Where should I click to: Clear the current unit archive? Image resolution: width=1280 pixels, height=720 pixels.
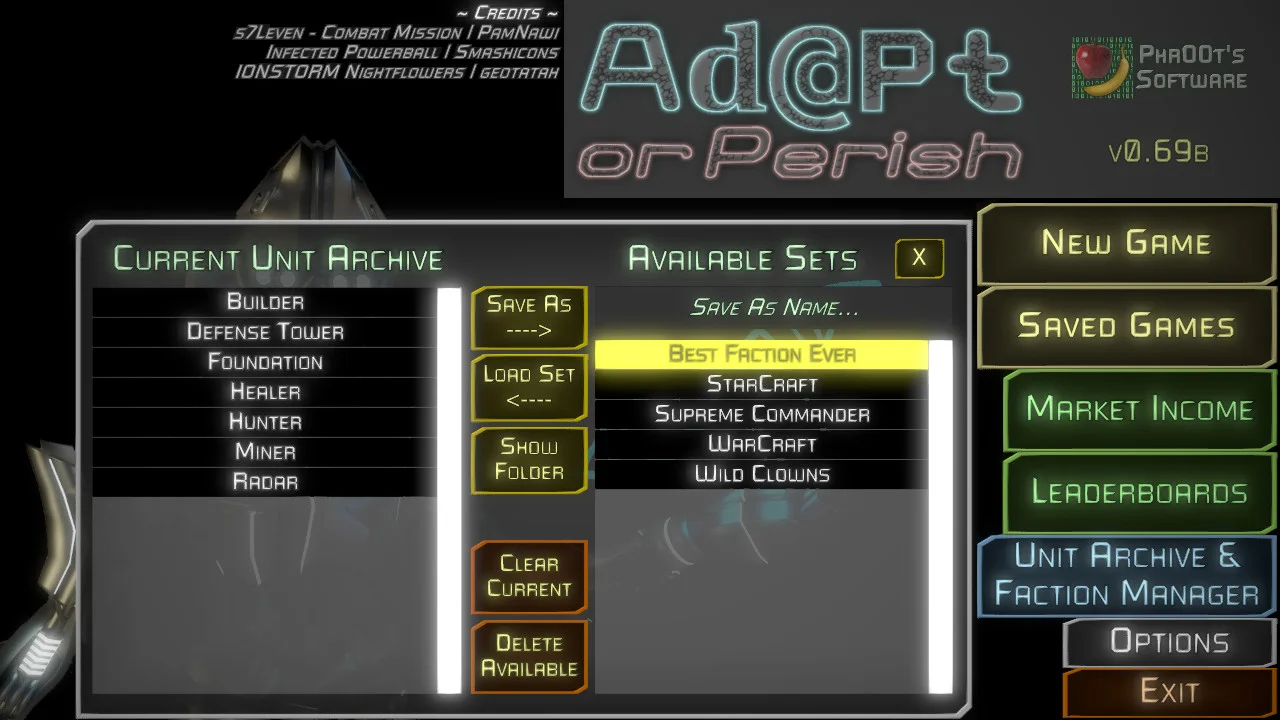529,577
